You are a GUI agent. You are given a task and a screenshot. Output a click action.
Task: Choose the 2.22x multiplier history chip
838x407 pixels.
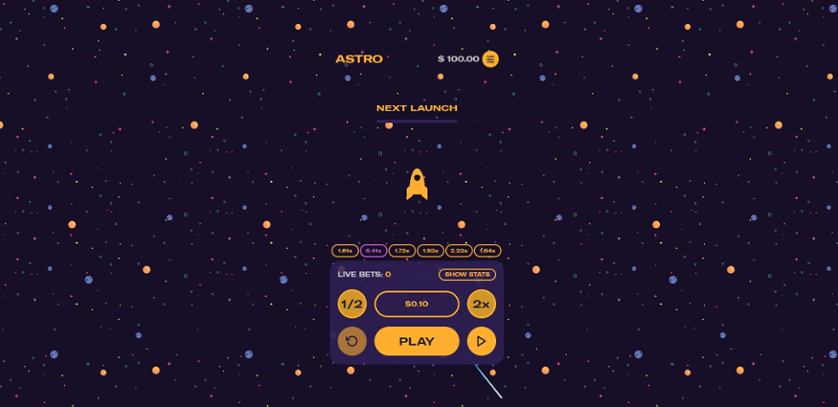click(459, 251)
